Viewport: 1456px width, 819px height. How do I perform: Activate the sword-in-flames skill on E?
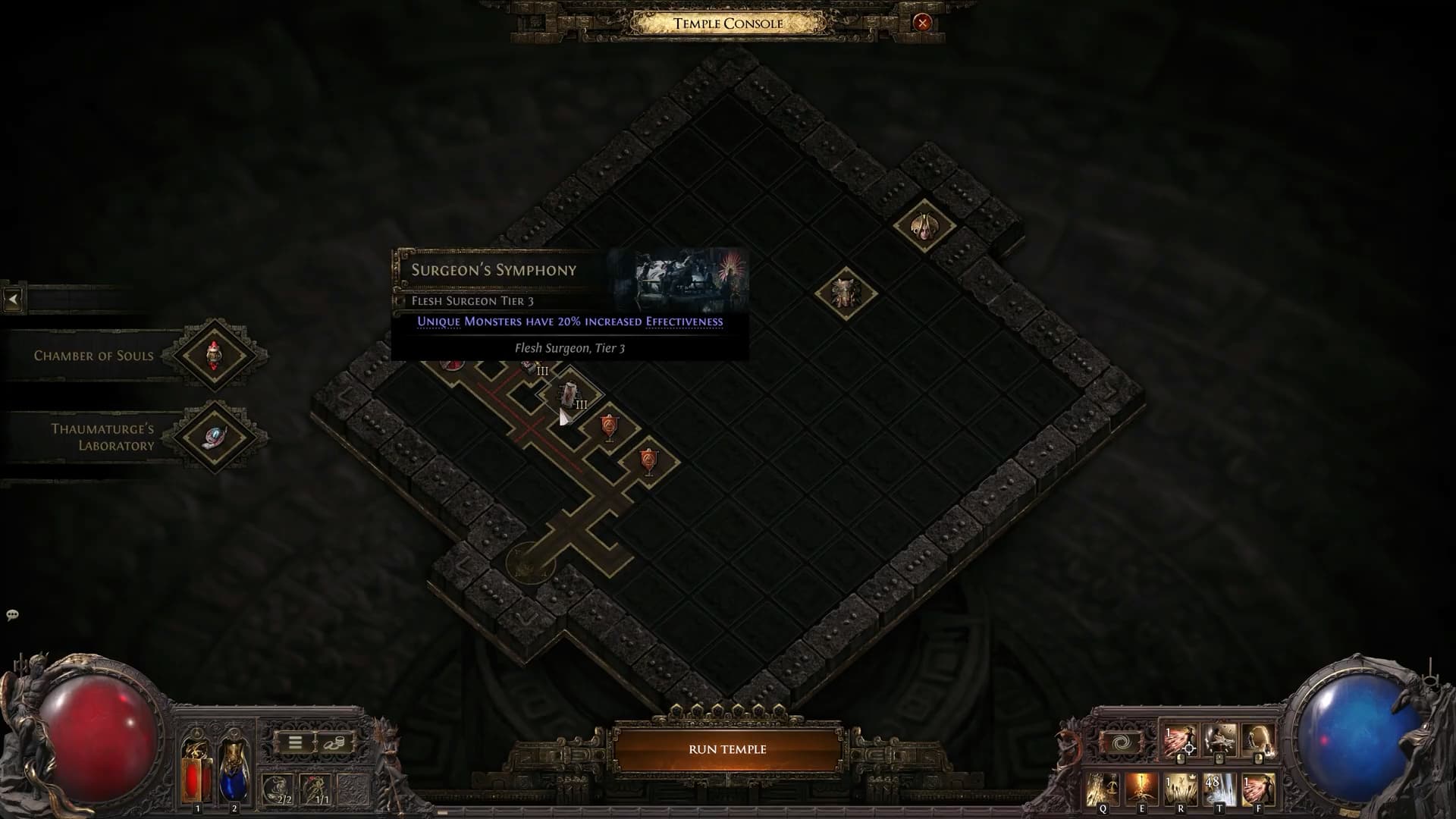(1140, 789)
